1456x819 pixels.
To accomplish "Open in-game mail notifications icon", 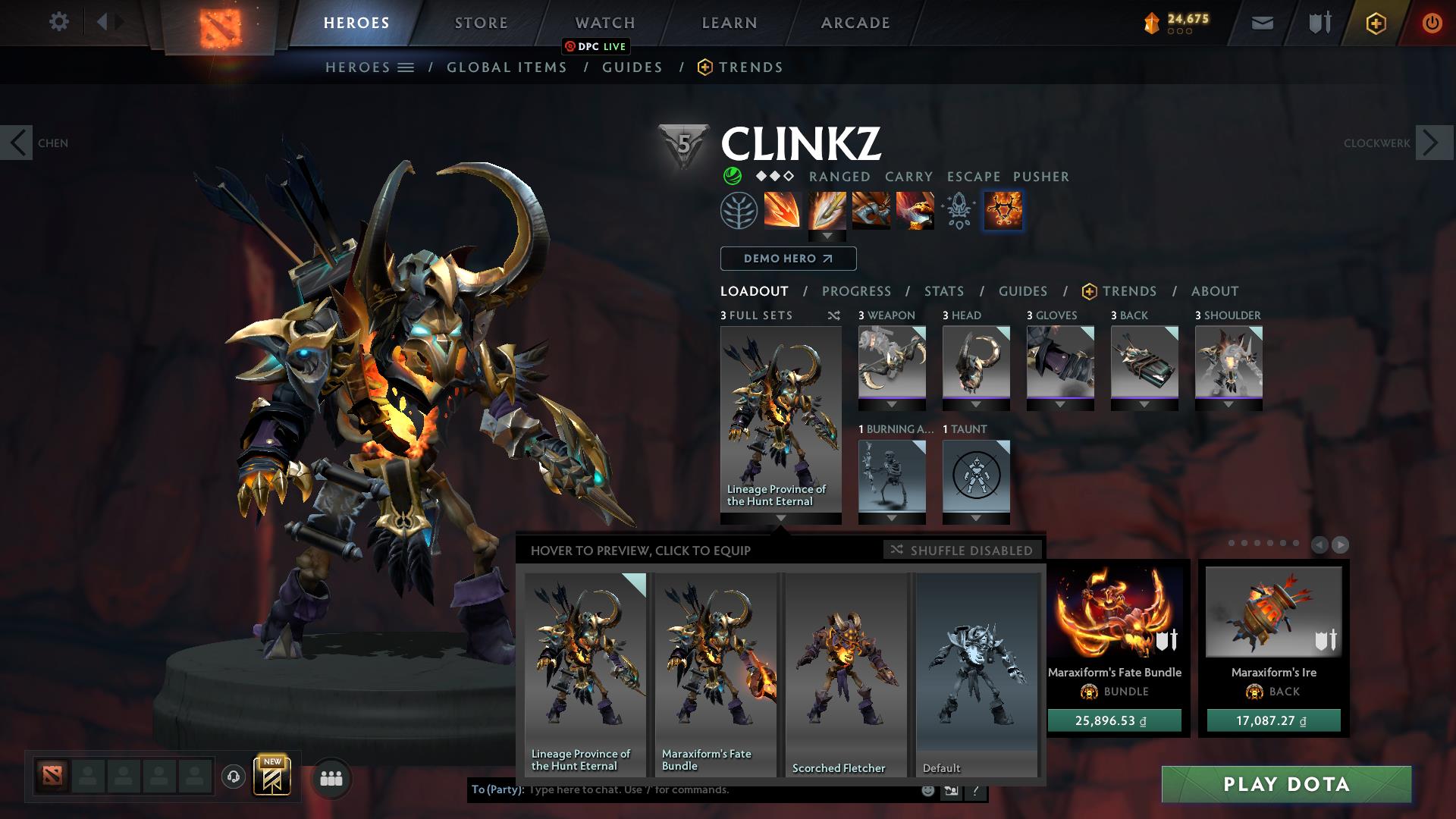I will 1261,22.
